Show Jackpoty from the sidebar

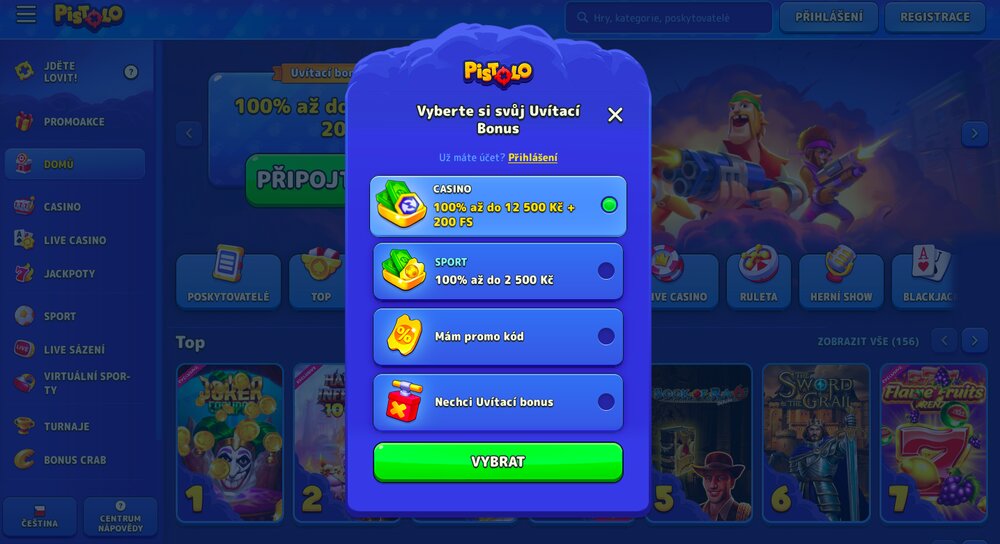(x=69, y=274)
